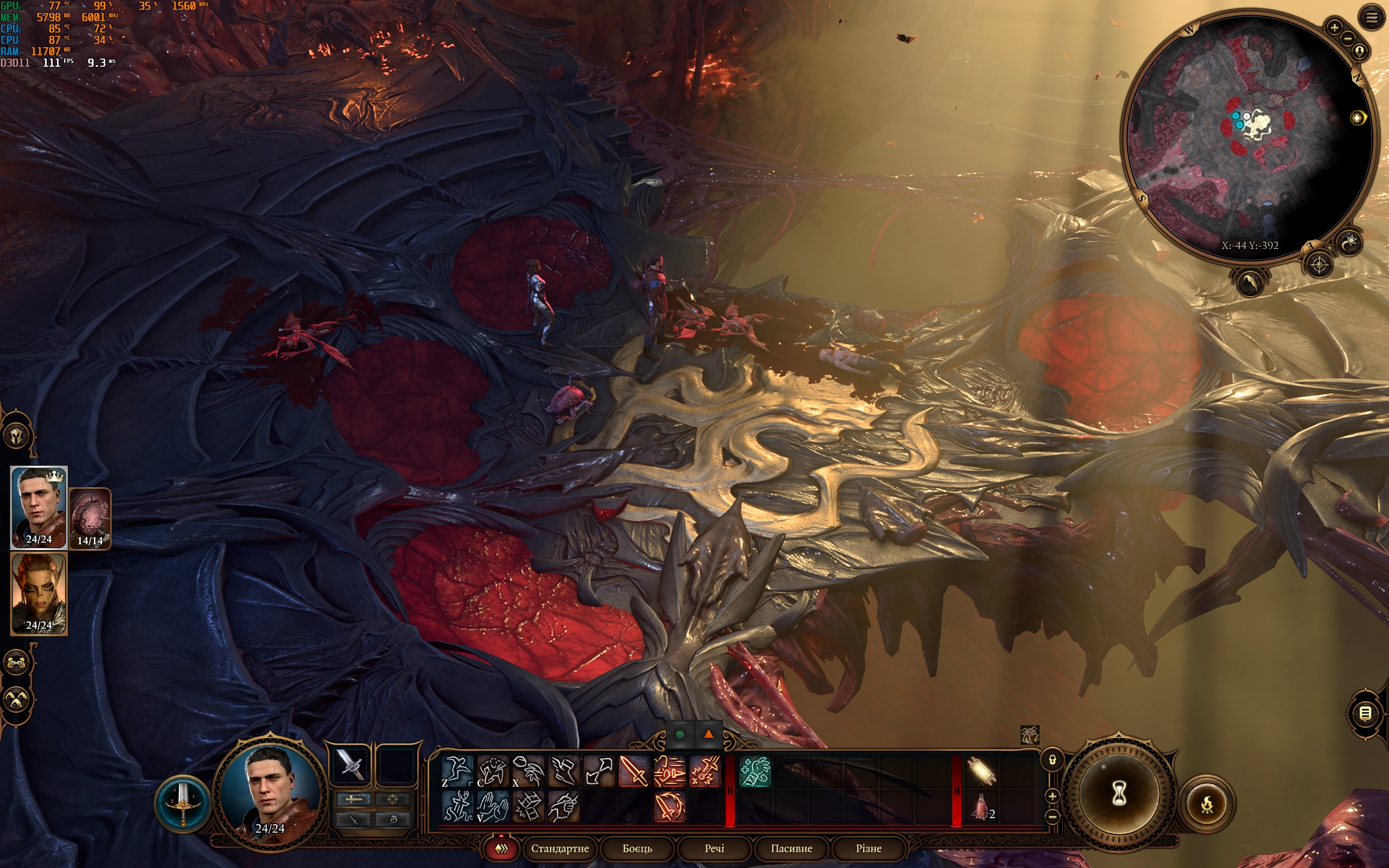The width and height of the screenshot is (1389, 868).
Task: Switch to the Стандартне hotbar tab
Action: tap(559, 848)
